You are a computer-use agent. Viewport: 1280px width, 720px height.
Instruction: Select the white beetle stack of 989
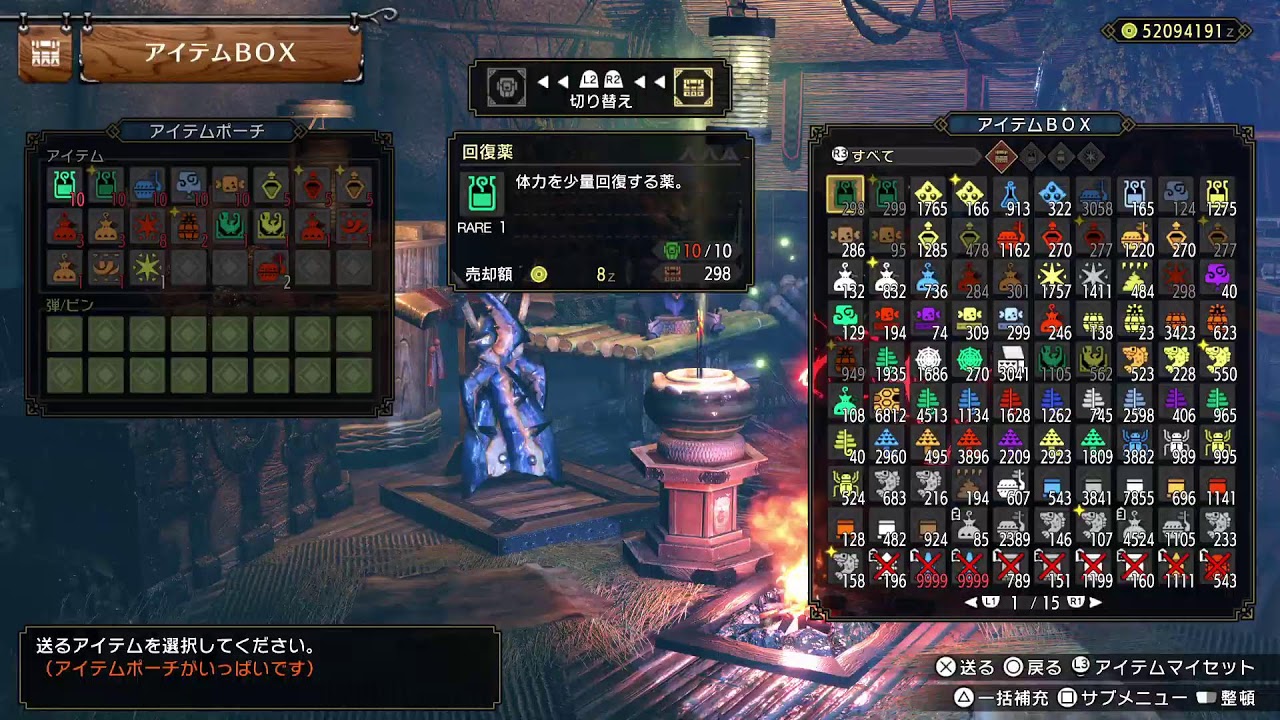(x=1178, y=444)
